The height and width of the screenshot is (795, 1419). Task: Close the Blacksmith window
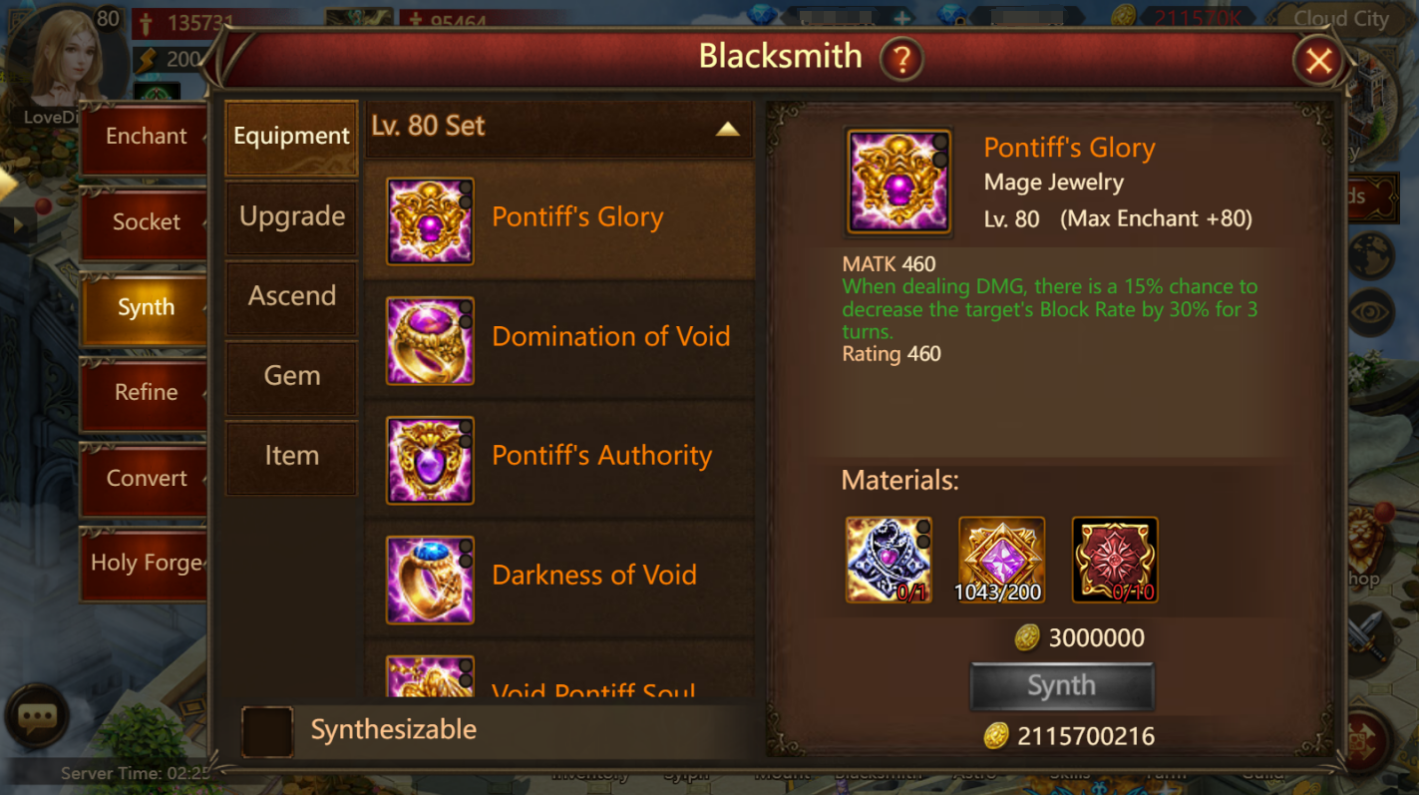point(1318,62)
